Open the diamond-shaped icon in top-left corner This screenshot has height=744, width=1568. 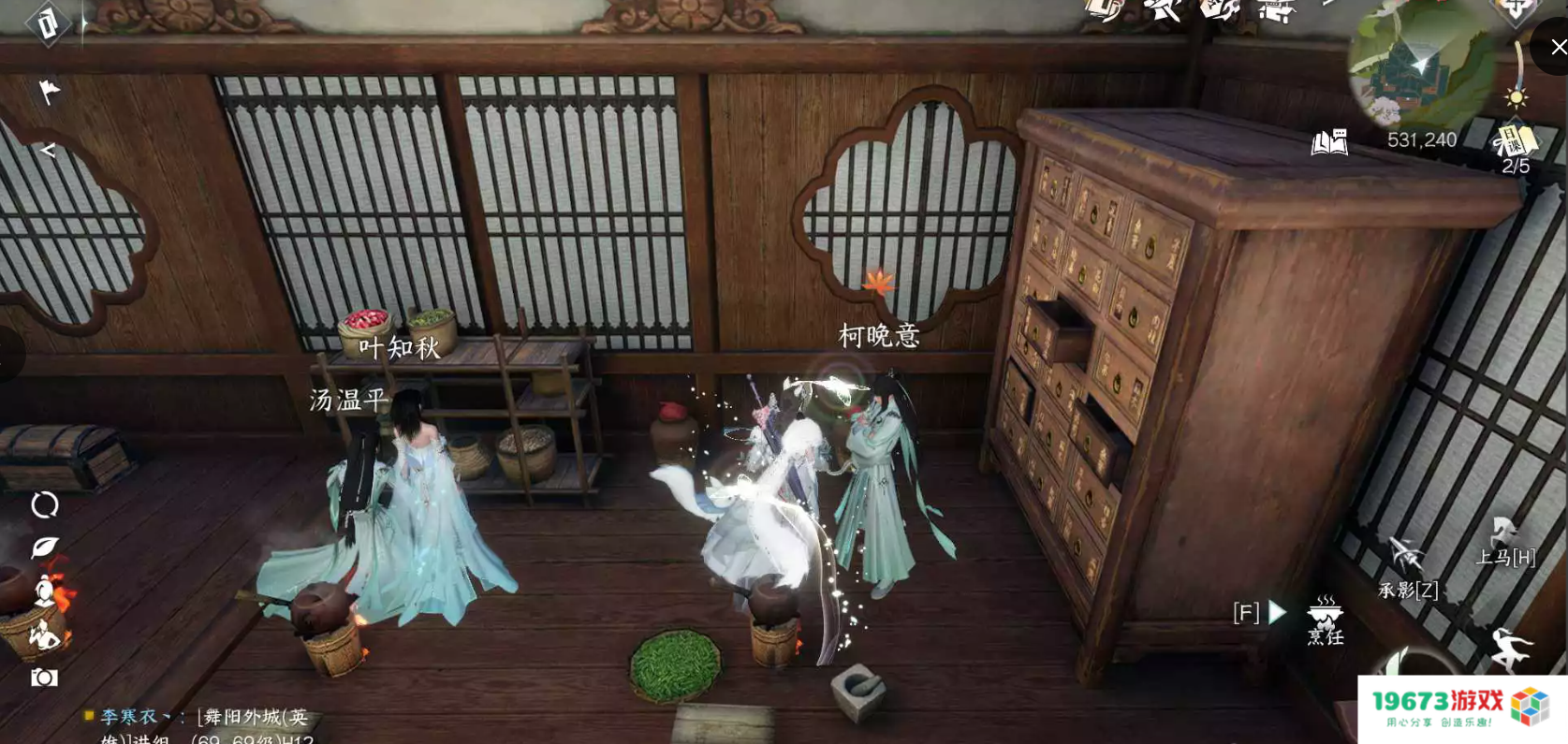click(48, 23)
